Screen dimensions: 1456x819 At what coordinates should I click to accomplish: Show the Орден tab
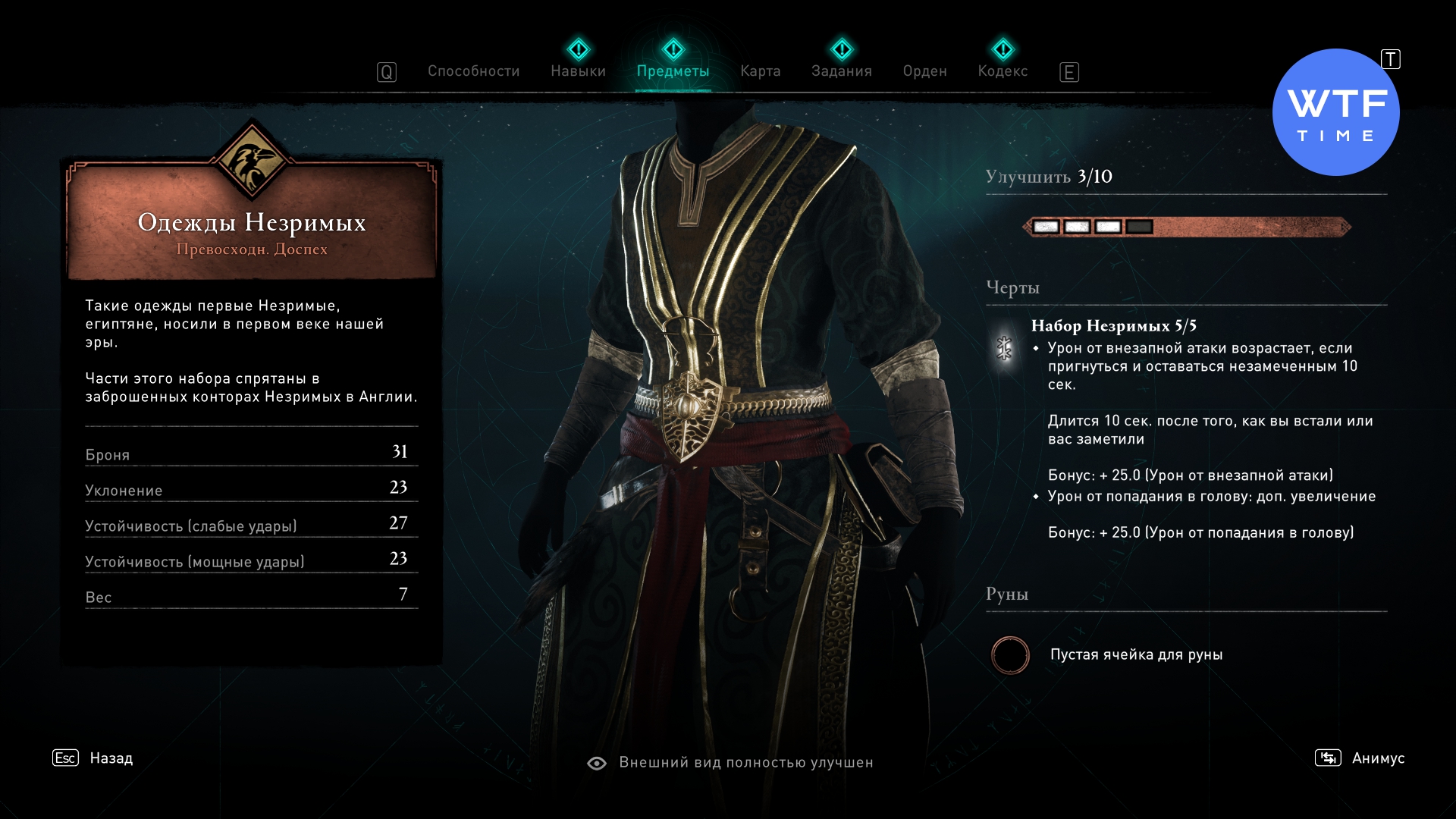[x=924, y=71]
